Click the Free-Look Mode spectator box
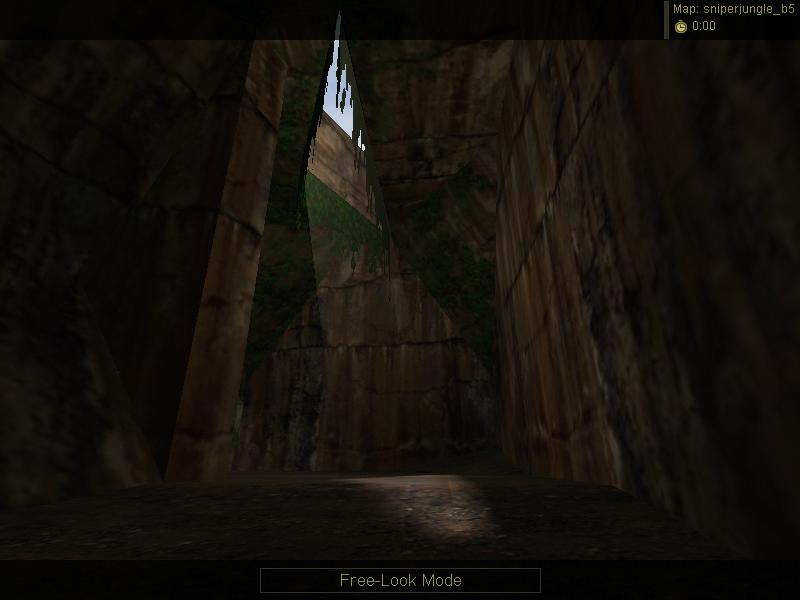 (x=400, y=580)
